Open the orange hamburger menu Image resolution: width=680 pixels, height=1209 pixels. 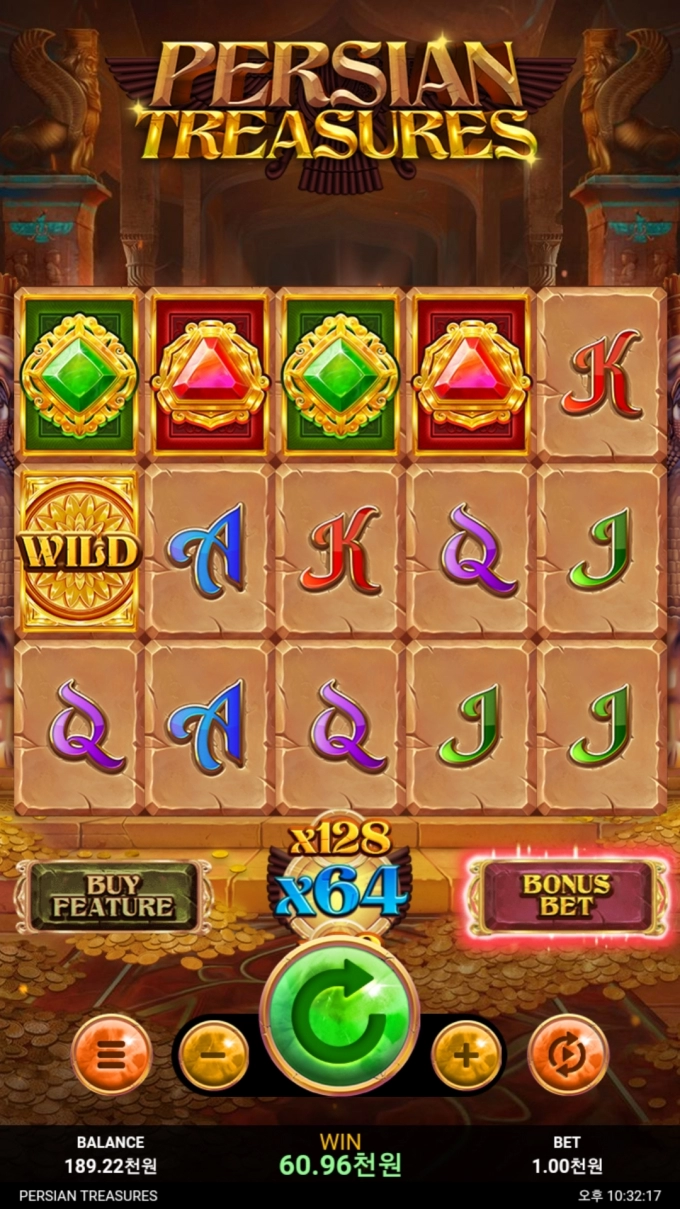[x=112, y=1055]
